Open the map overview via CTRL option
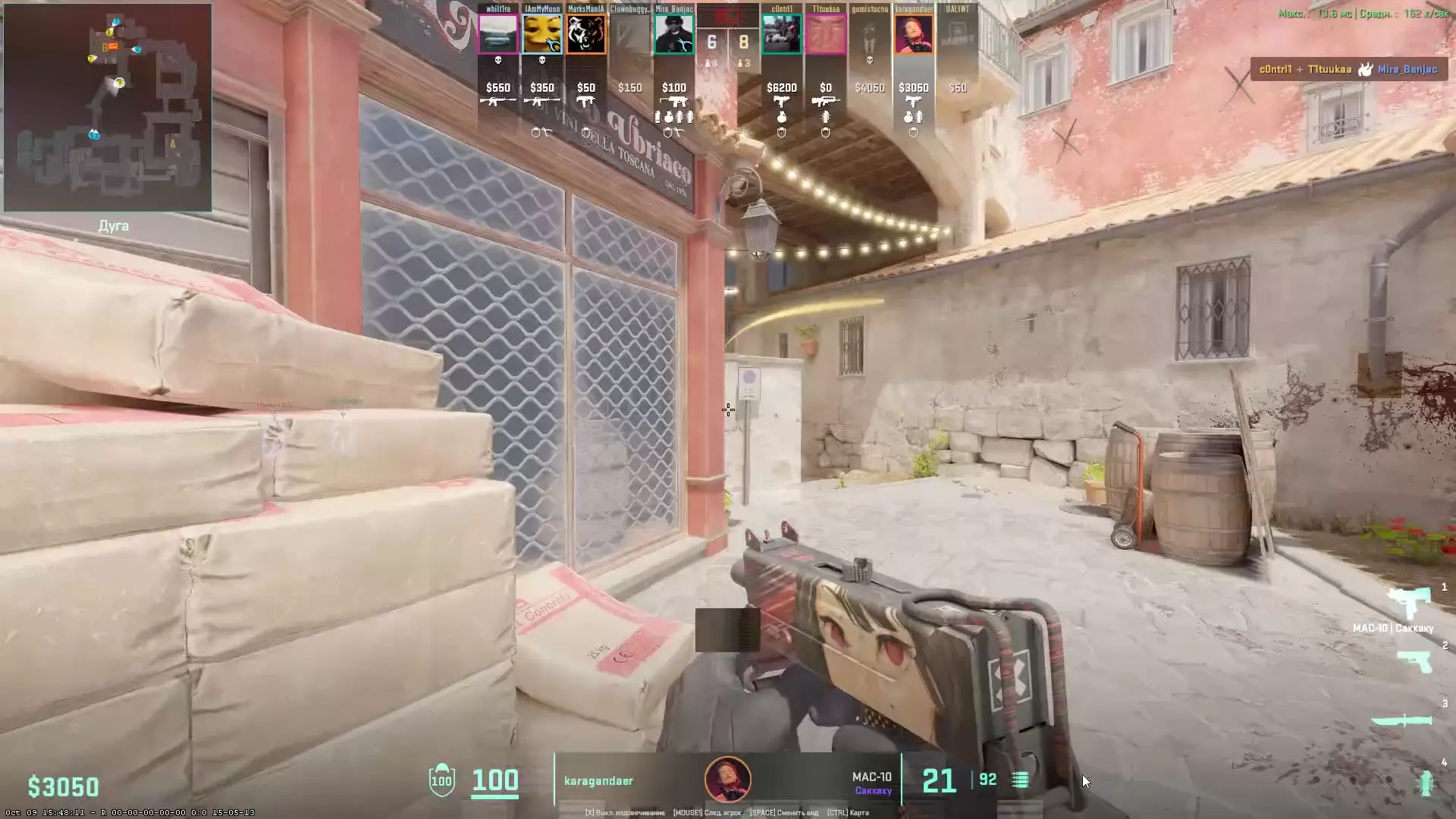1456x819 pixels. click(849, 812)
